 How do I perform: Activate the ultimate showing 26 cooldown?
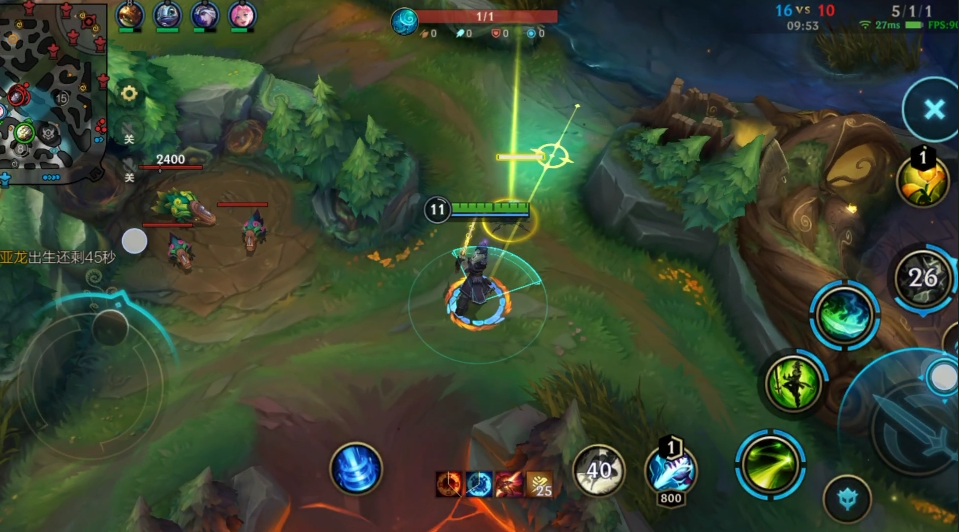pyautogui.click(x=922, y=279)
